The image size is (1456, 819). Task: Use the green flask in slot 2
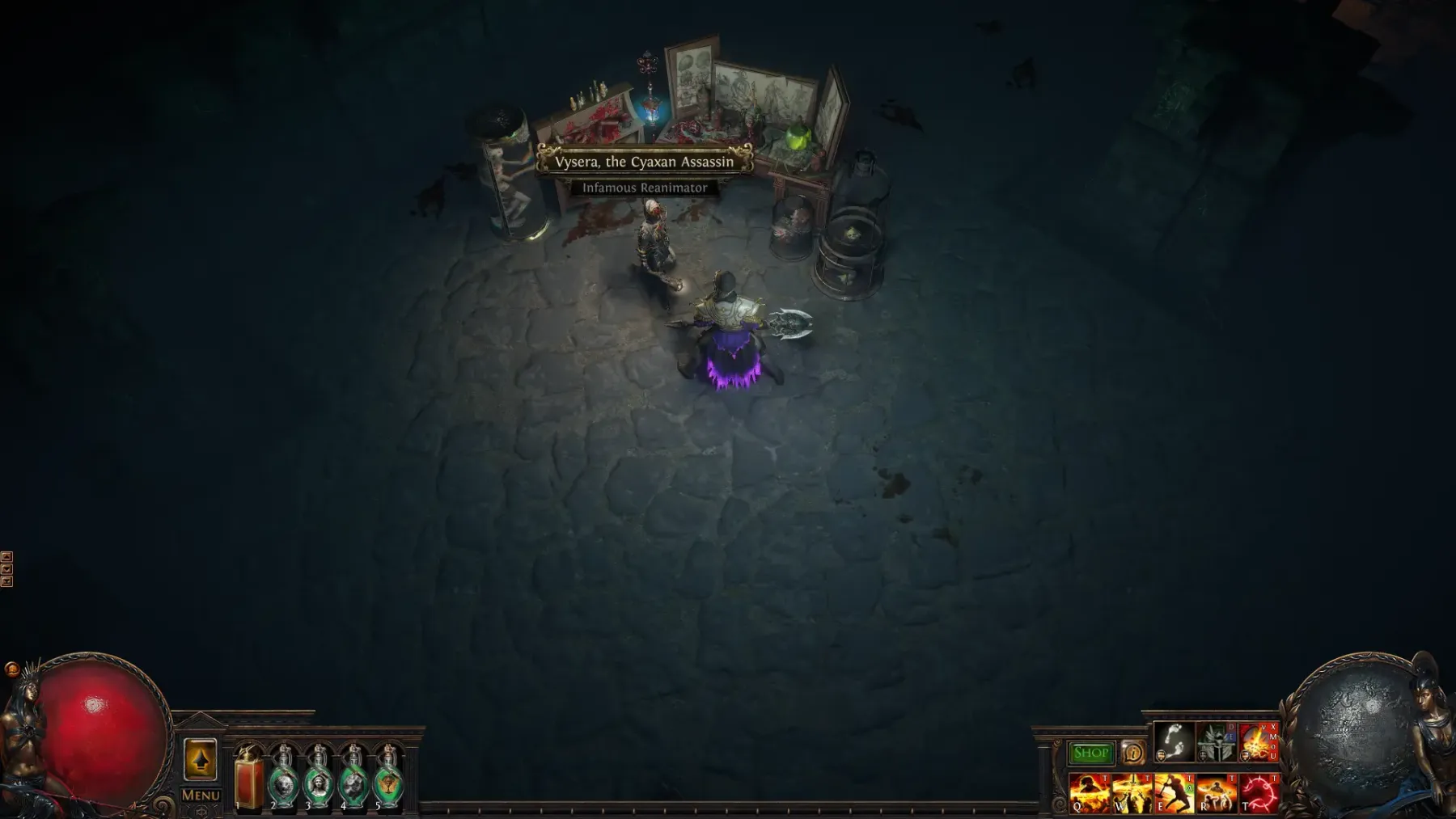click(x=284, y=780)
